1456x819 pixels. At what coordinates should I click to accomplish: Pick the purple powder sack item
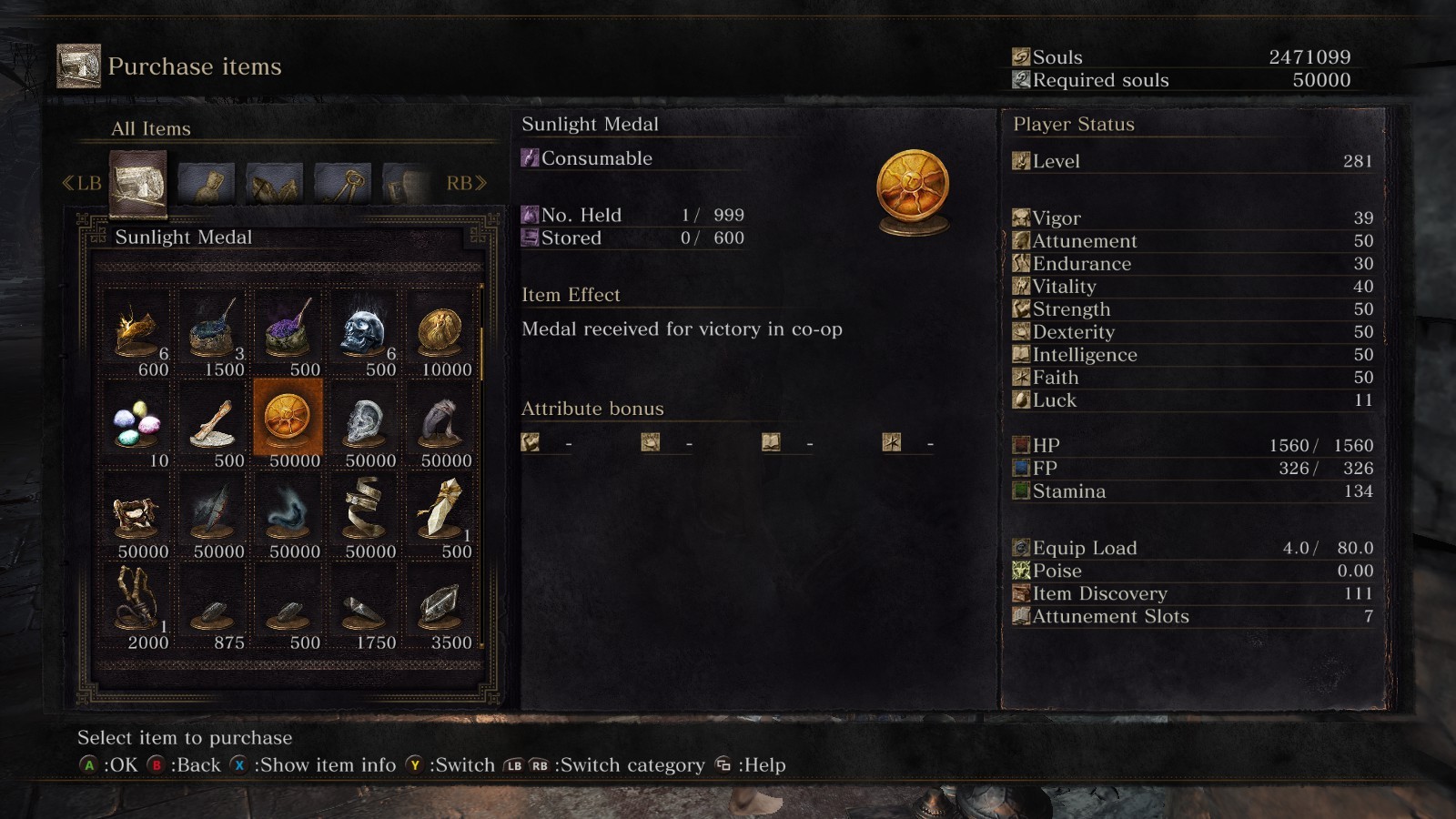[288, 331]
